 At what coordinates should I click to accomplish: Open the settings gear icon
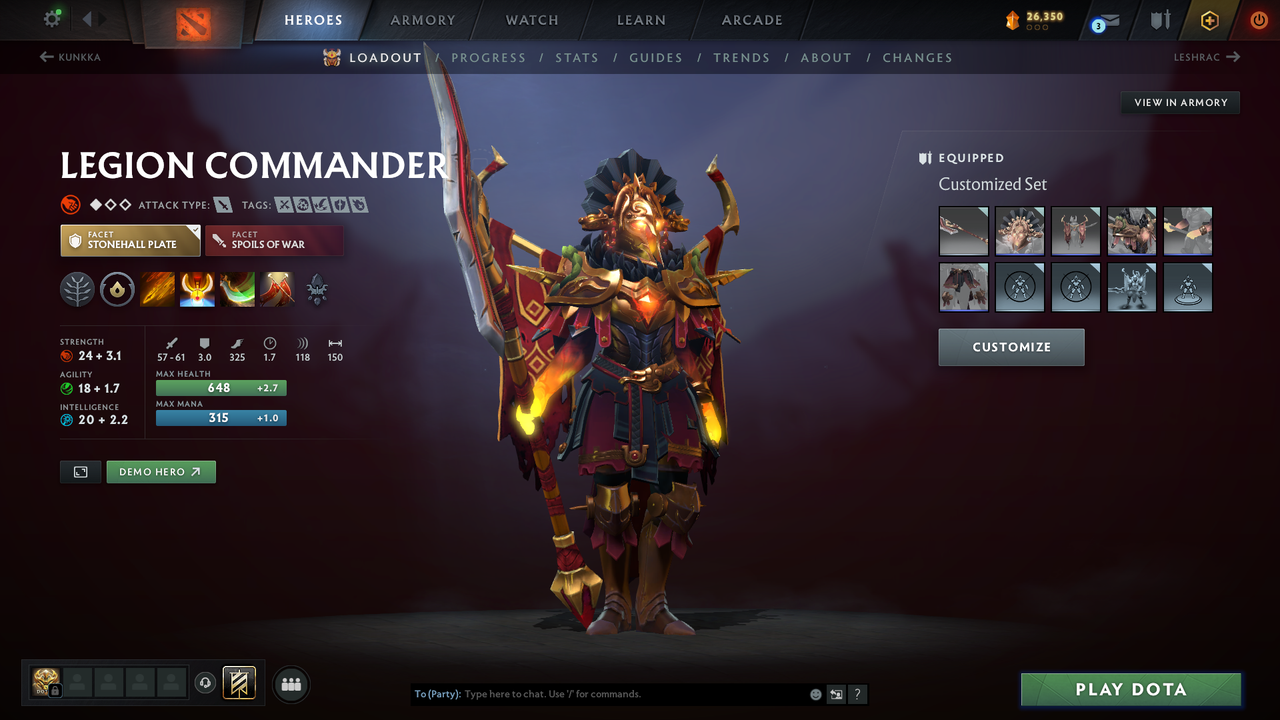pyautogui.click(x=52, y=18)
